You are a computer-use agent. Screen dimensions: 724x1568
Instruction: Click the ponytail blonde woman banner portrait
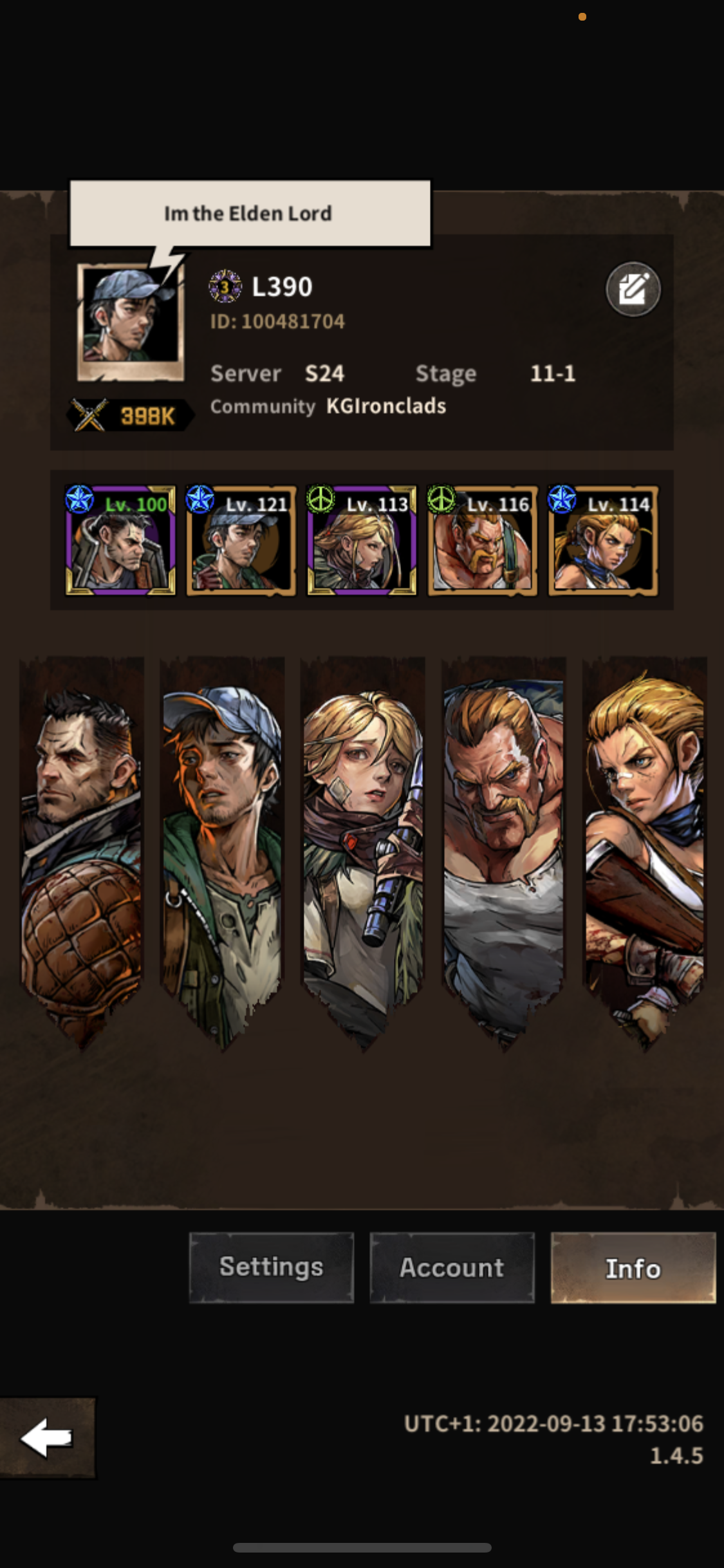(x=644, y=850)
